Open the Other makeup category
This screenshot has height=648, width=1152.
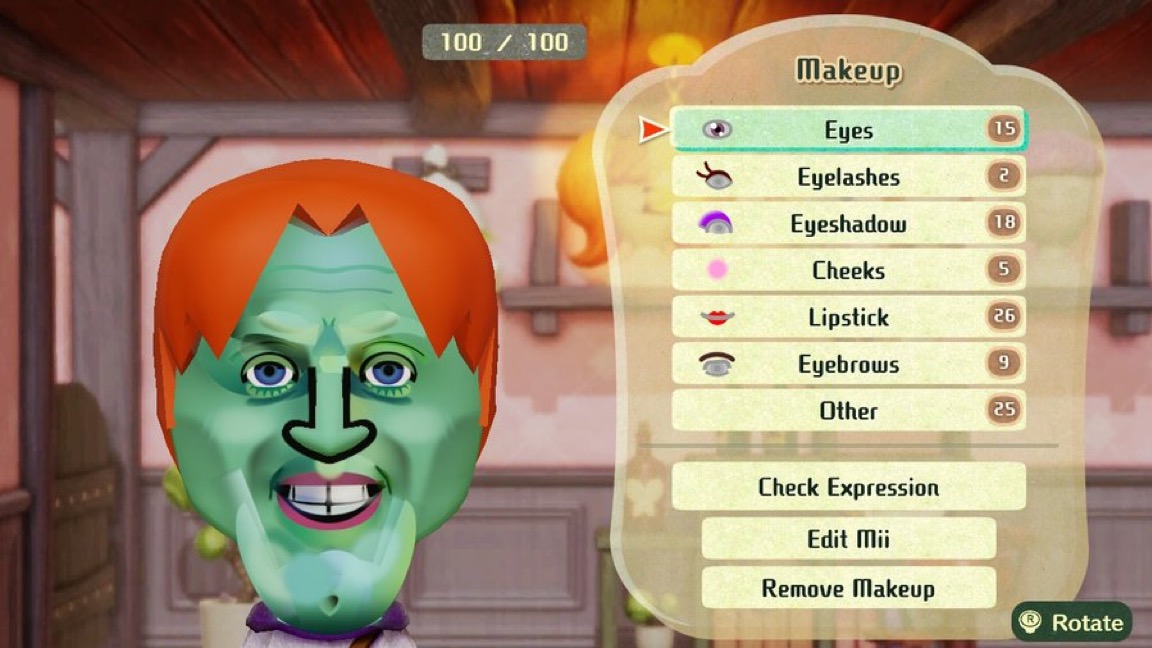click(848, 410)
